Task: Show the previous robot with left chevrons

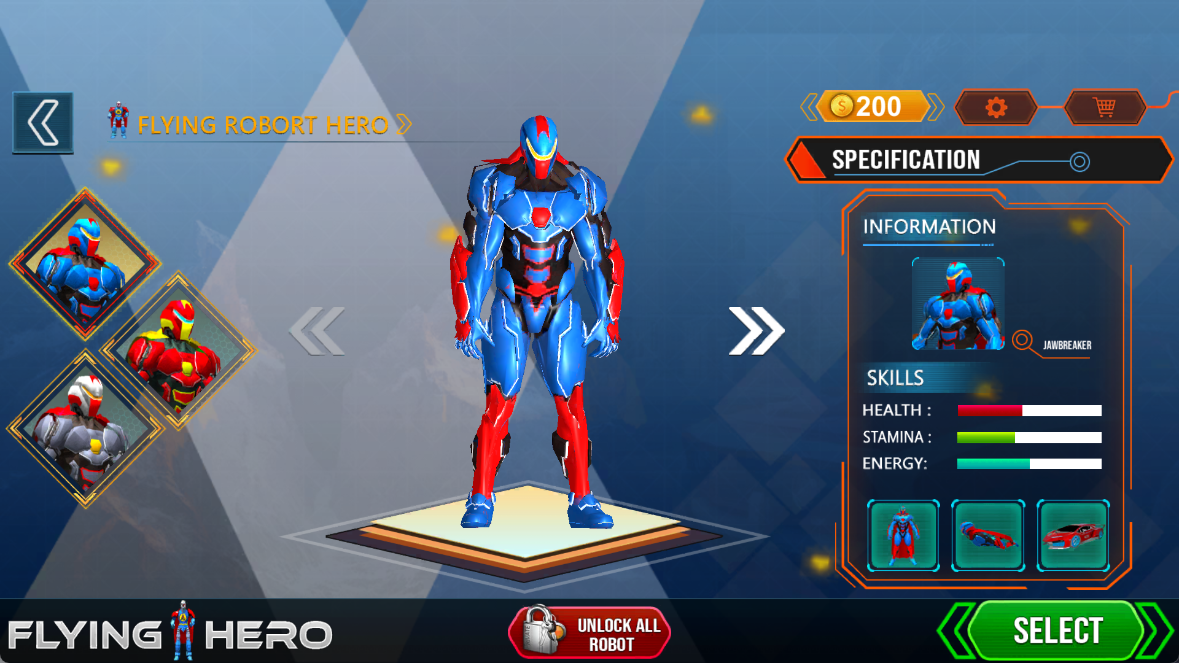Action: click(x=317, y=331)
